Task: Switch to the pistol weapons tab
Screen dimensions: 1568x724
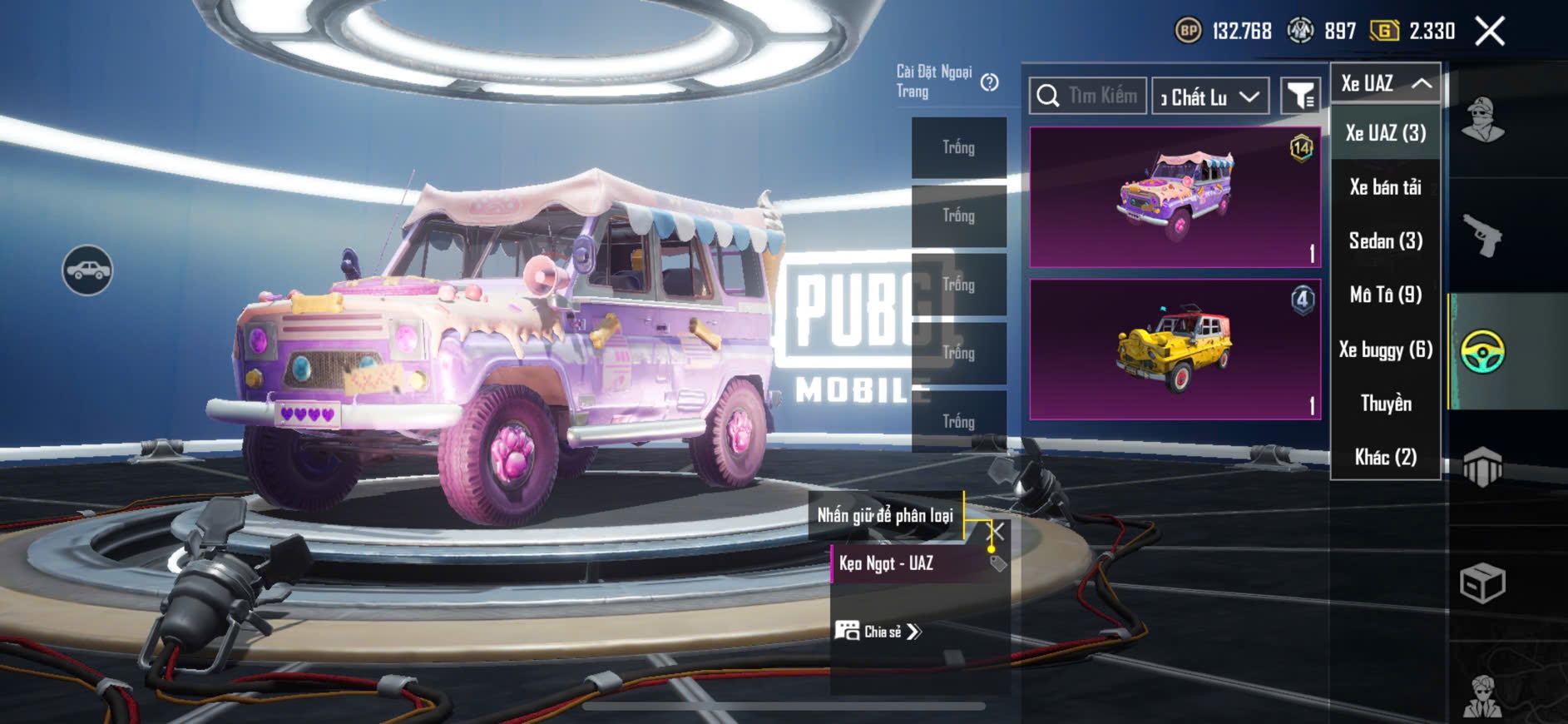Action: tap(1482, 236)
